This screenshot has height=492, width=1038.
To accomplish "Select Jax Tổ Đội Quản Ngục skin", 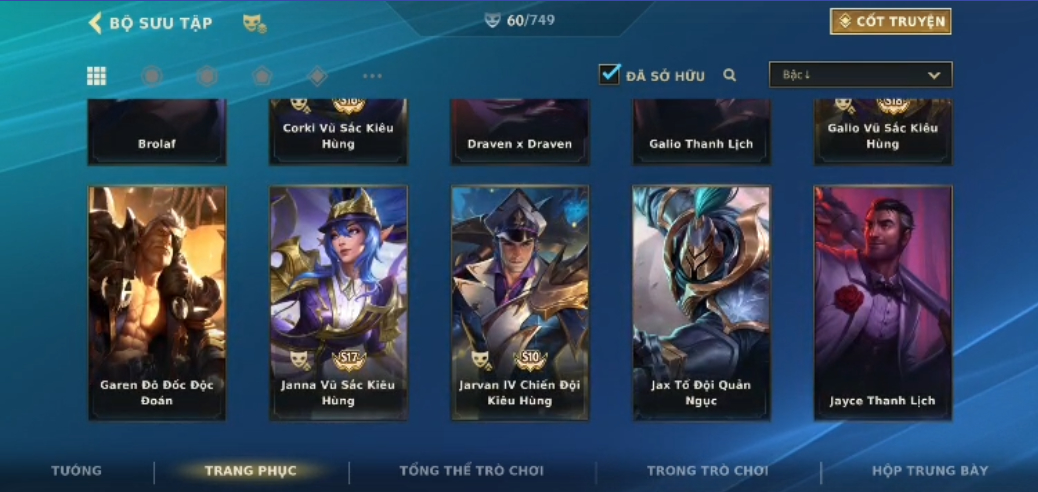I will 701,302.
